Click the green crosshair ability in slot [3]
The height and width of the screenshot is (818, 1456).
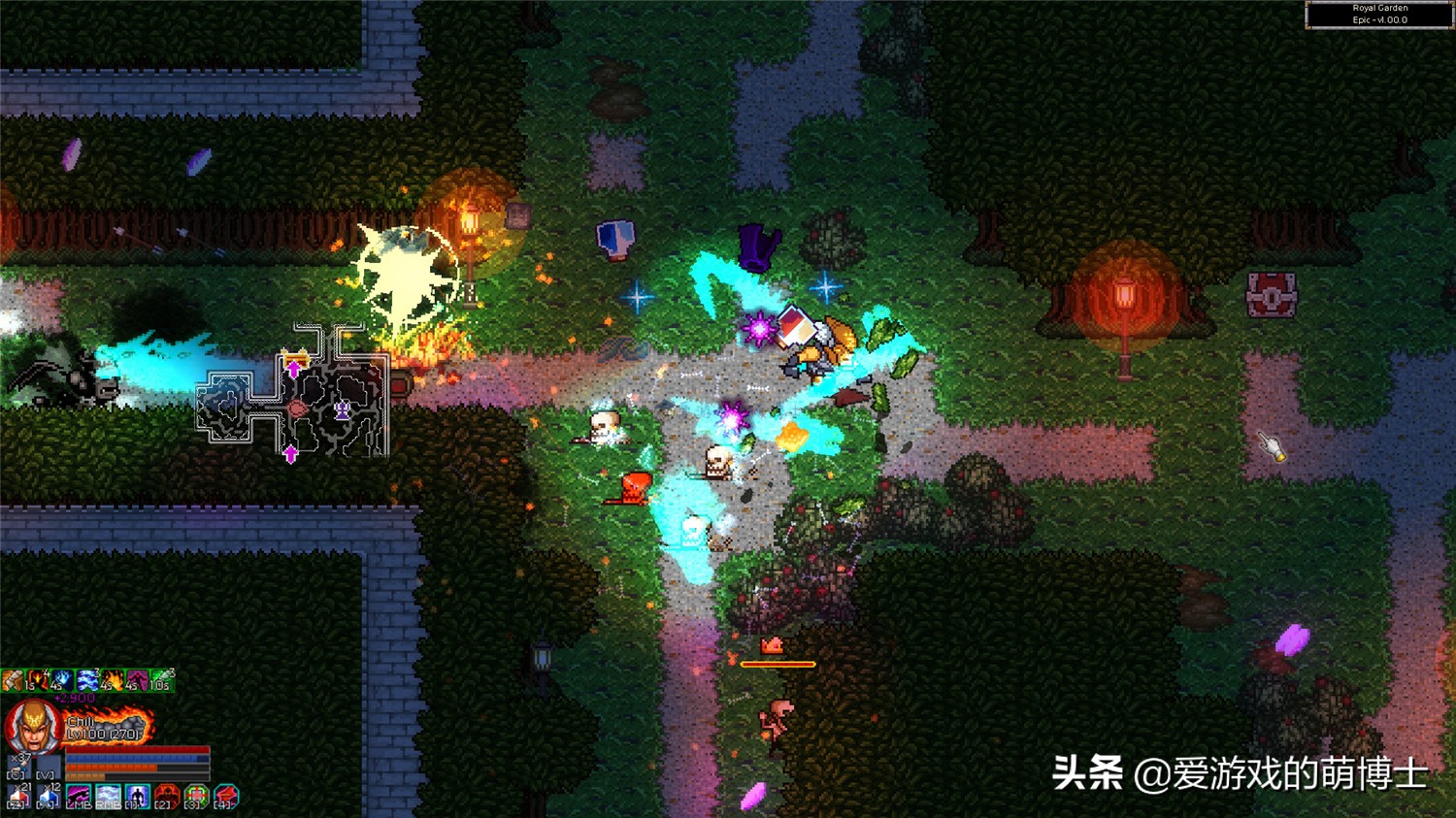[x=195, y=795]
